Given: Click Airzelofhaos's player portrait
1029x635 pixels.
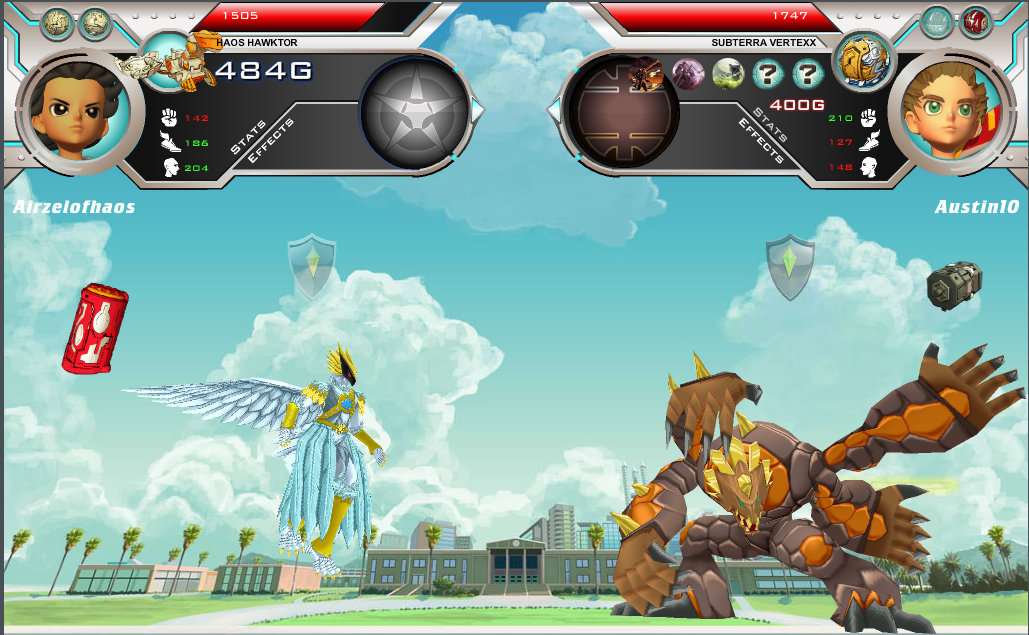Looking at the screenshot, I should tap(70, 105).
